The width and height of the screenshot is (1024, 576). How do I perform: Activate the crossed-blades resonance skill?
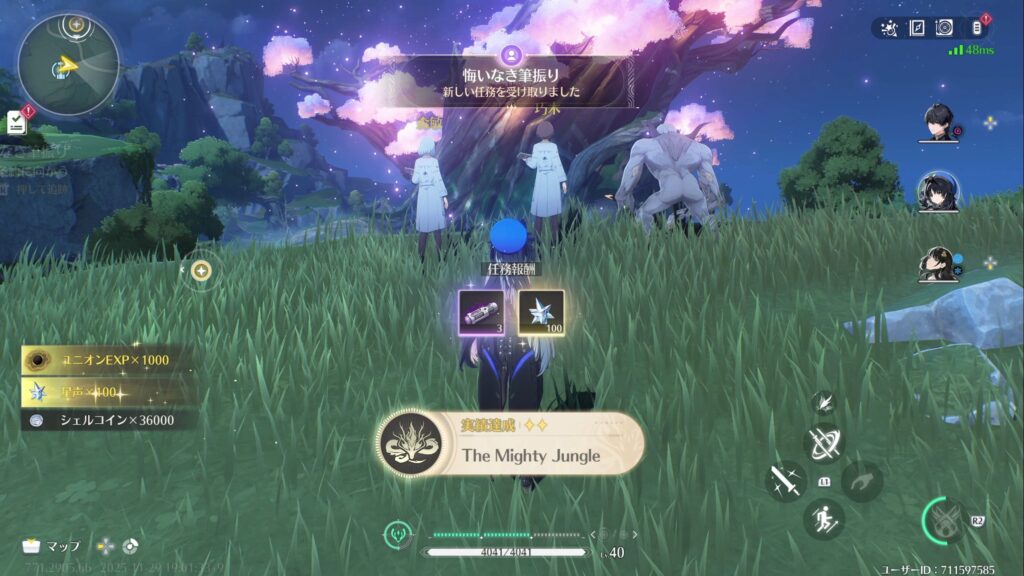(x=824, y=444)
